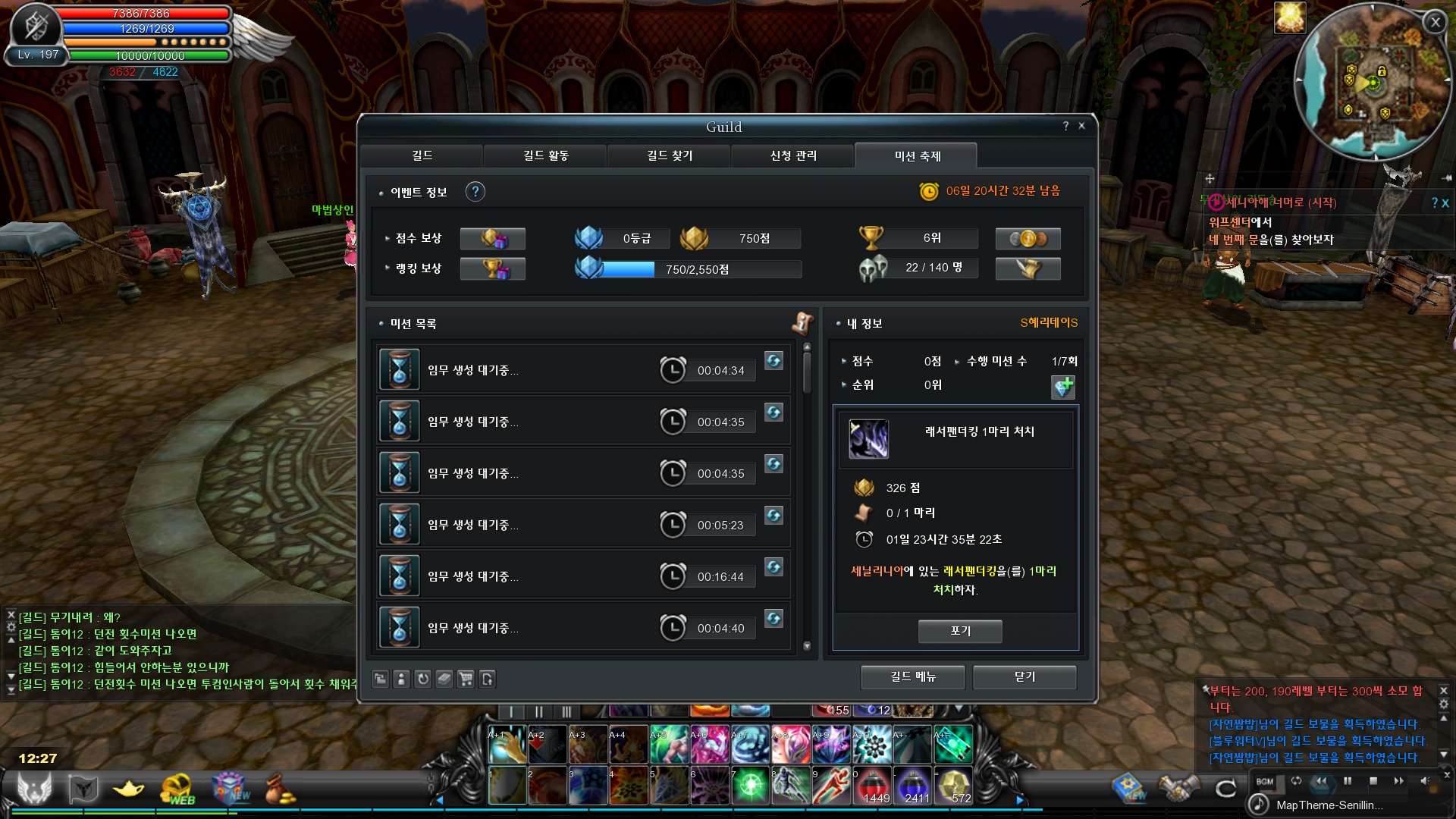This screenshot has height=819, width=1456.
Task: Pause the background music player
Action: 1348,781
